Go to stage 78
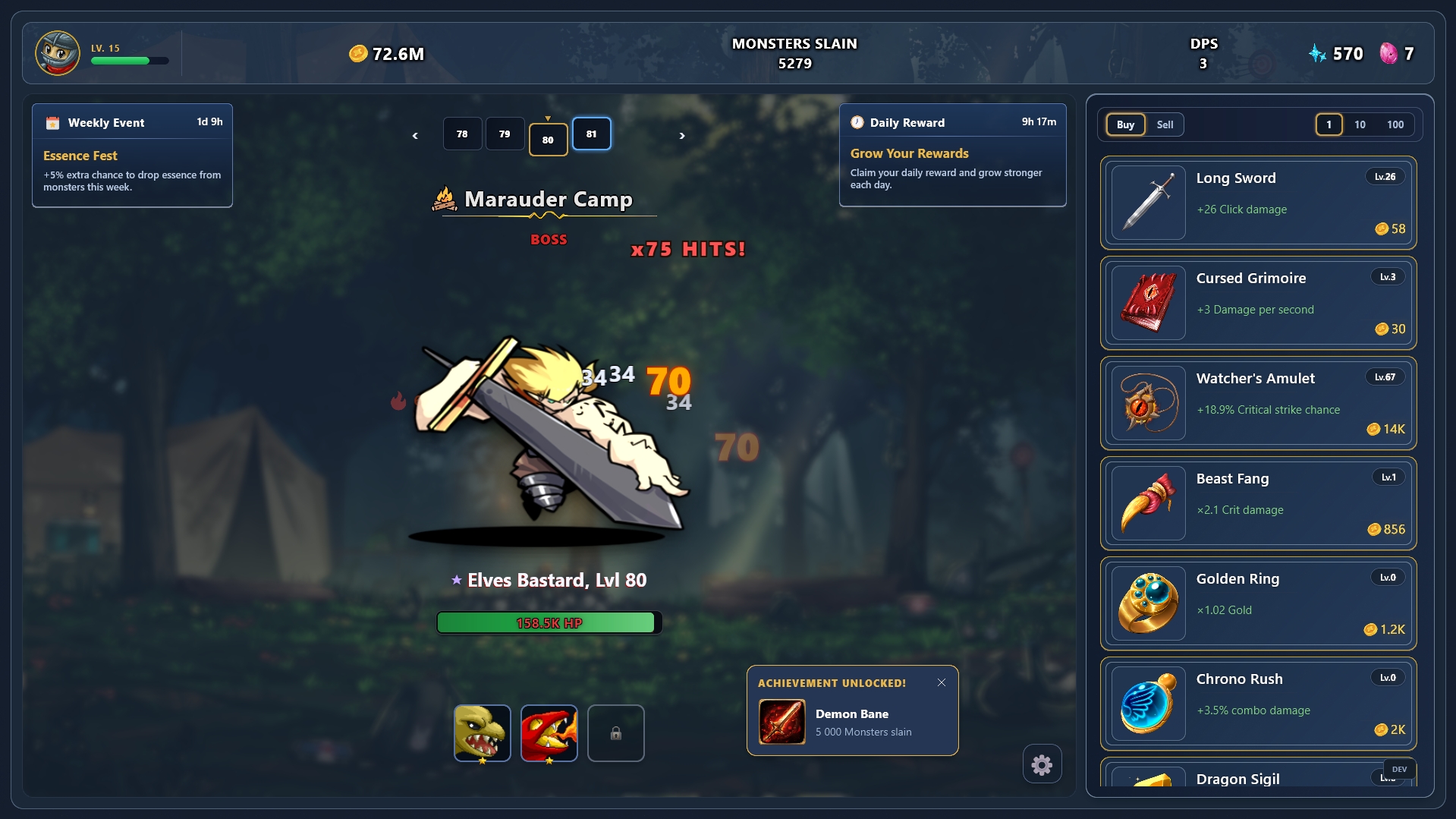This screenshot has height=819, width=1456. [462, 134]
